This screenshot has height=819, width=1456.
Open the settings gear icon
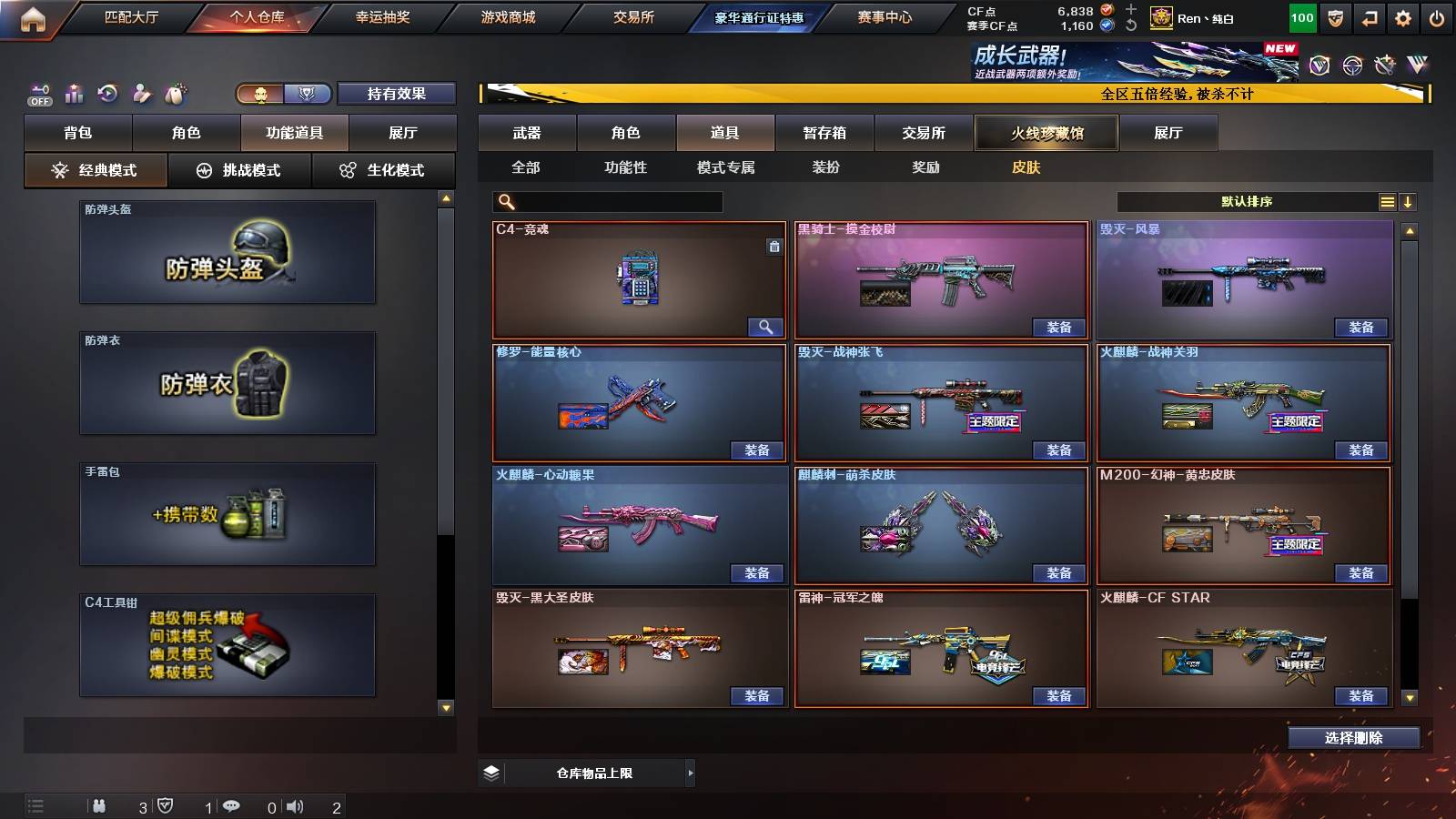1403,16
